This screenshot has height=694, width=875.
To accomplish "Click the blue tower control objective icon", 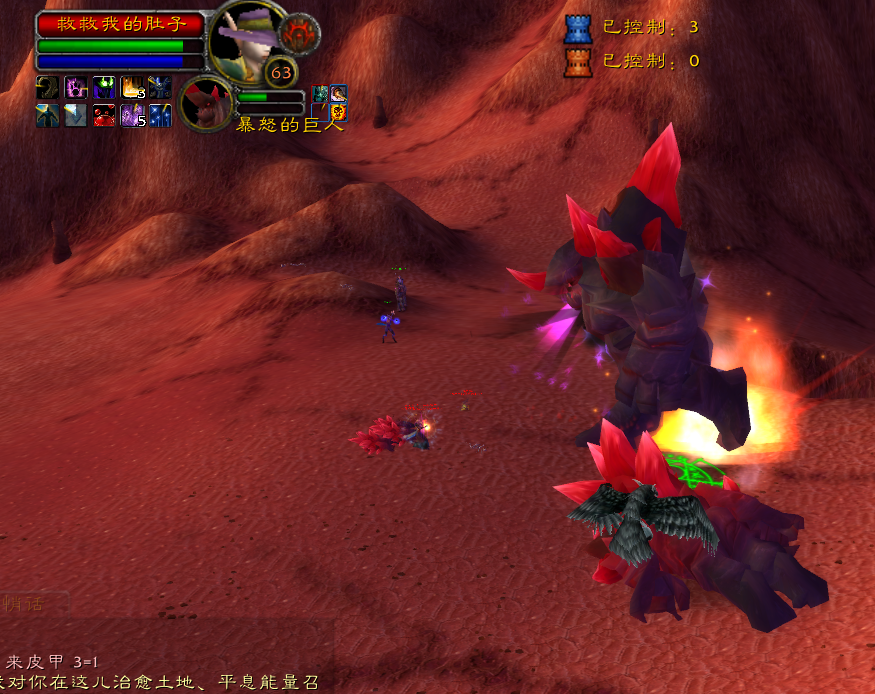I will [x=578, y=28].
